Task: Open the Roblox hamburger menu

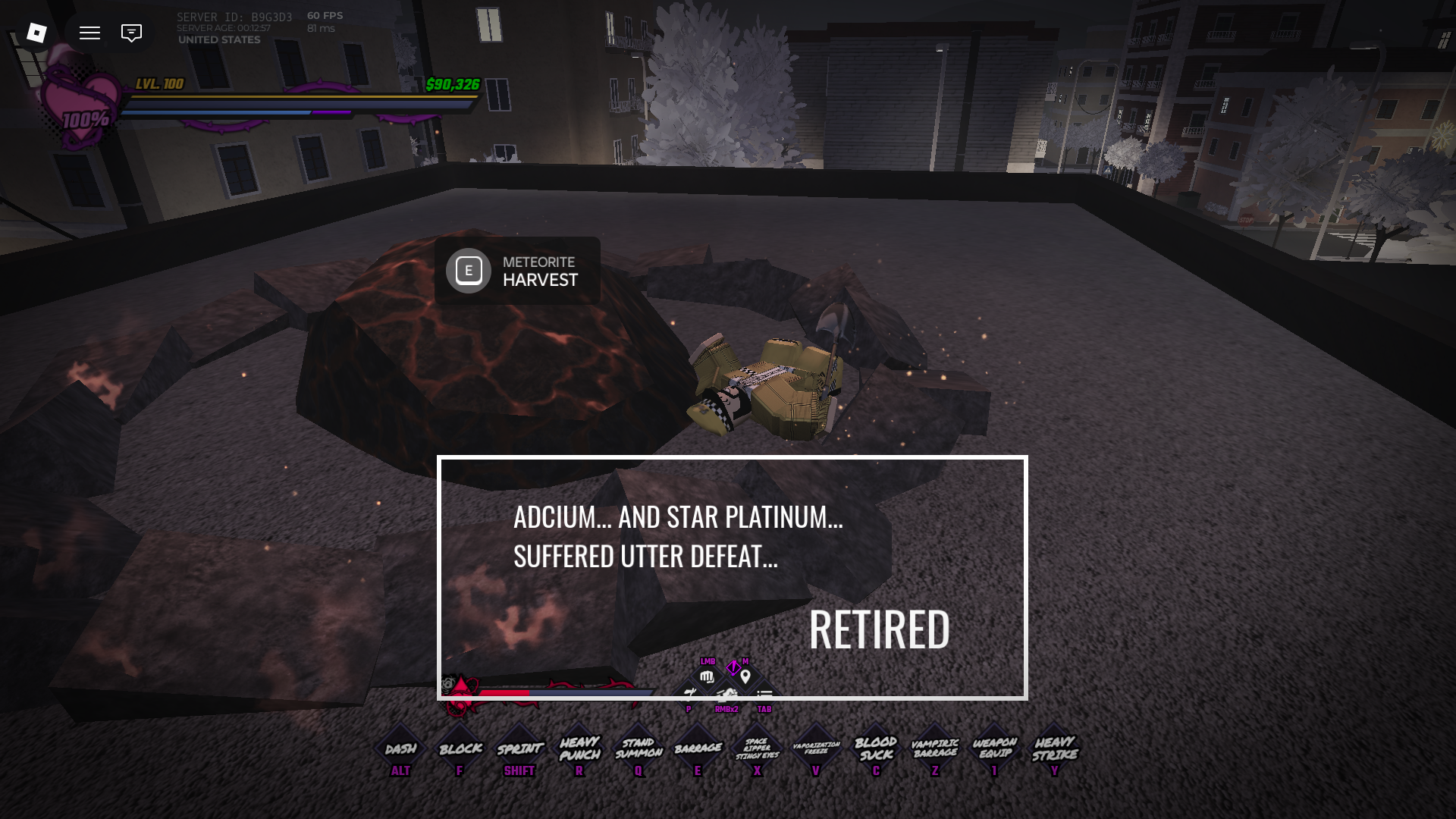Action: pos(89,33)
